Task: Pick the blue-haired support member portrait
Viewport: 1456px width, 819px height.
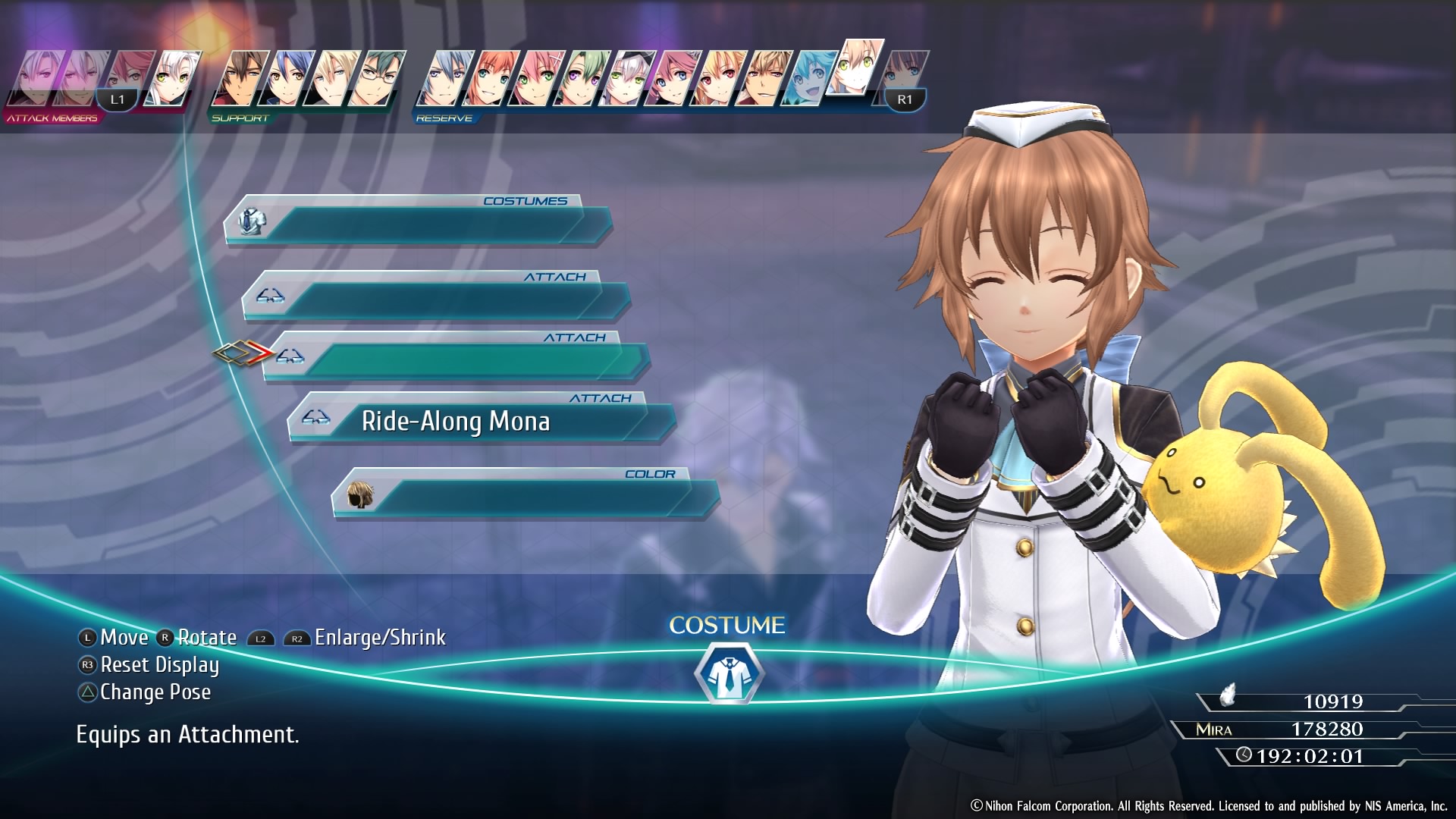Action: [286, 78]
